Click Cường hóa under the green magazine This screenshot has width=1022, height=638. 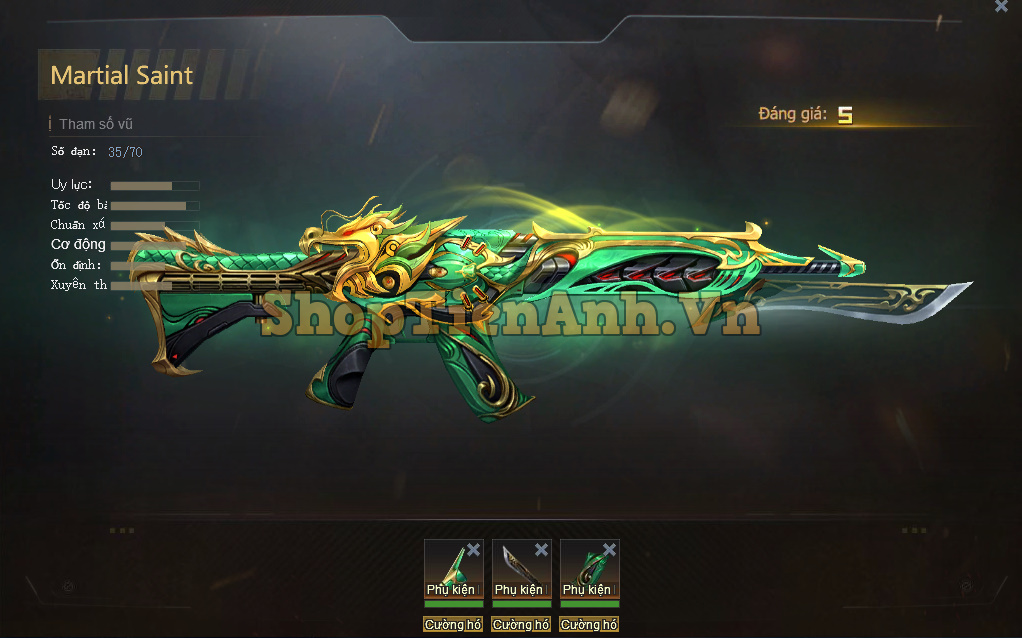point(589,625)
